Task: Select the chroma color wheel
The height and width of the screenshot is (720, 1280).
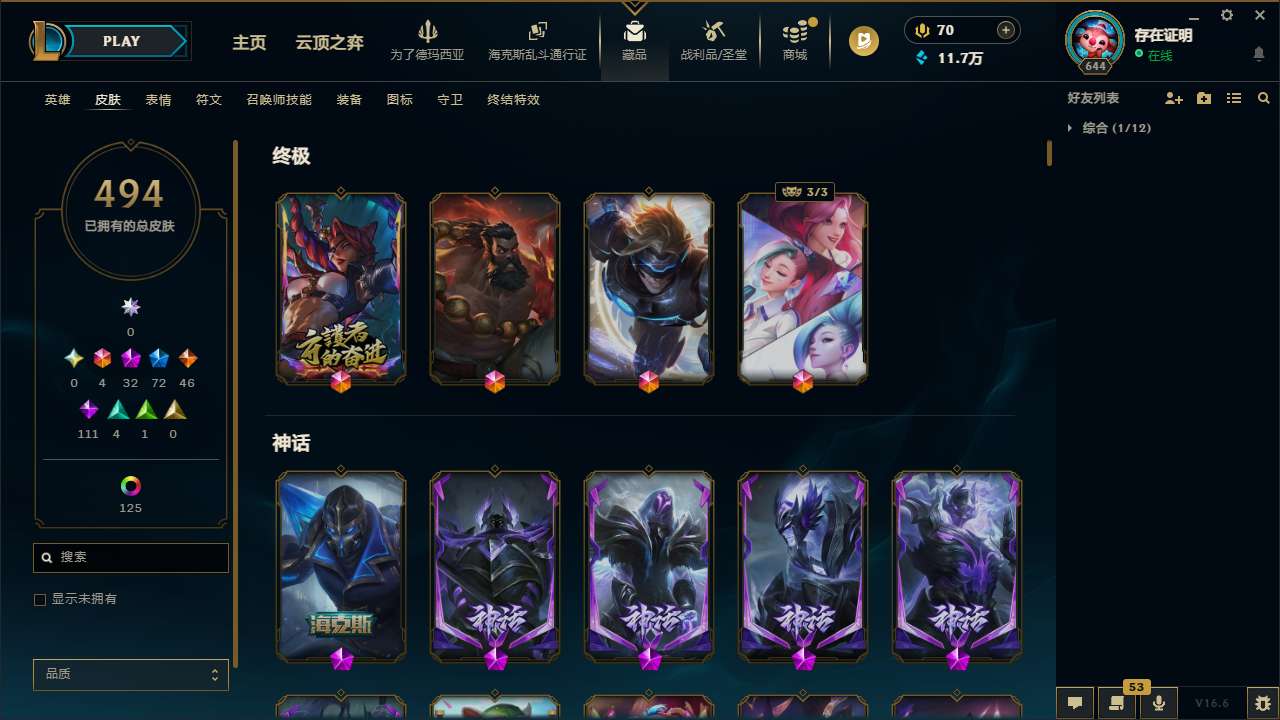Action: click(x=130, y=487)
